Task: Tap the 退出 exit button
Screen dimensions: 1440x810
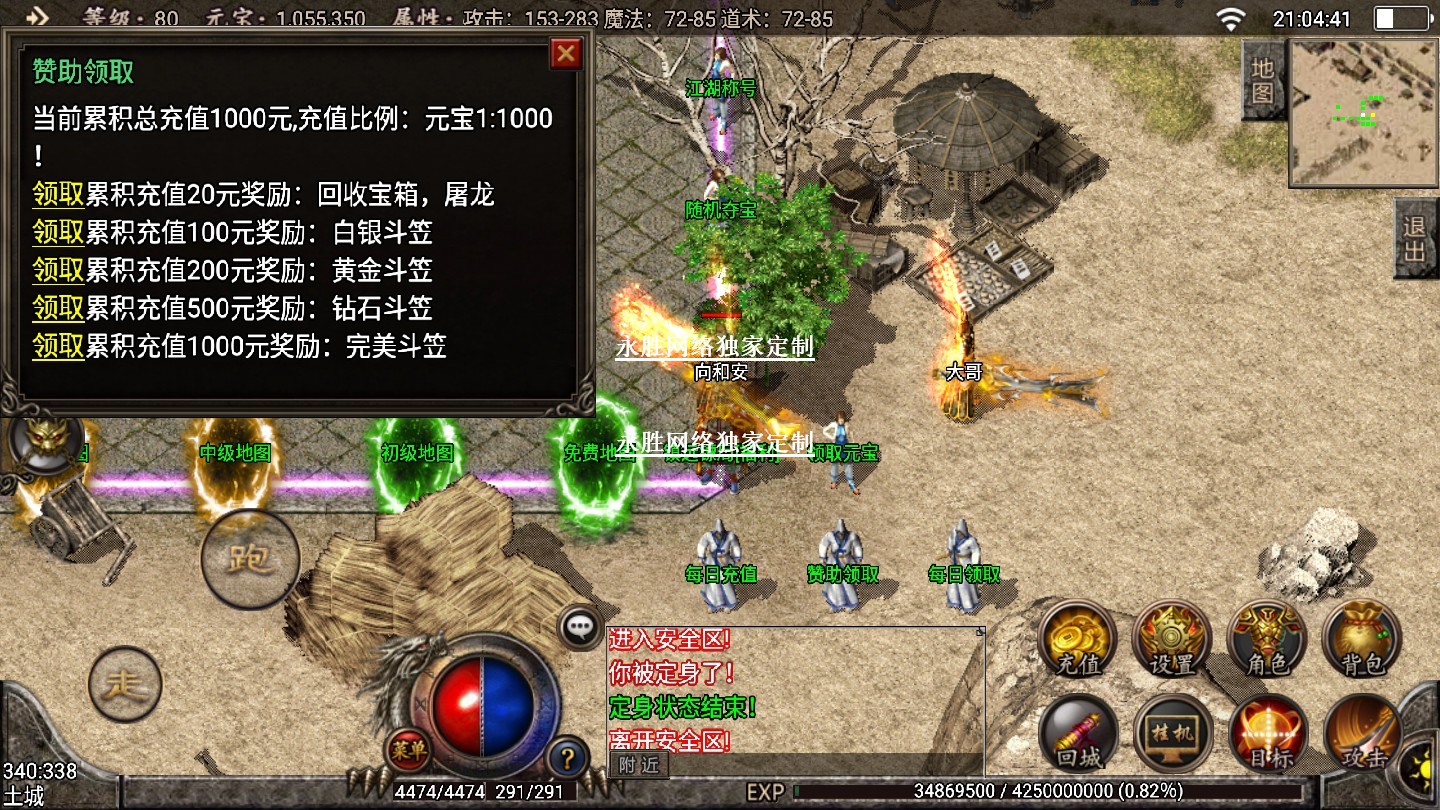Action: tap(1416, 238)
